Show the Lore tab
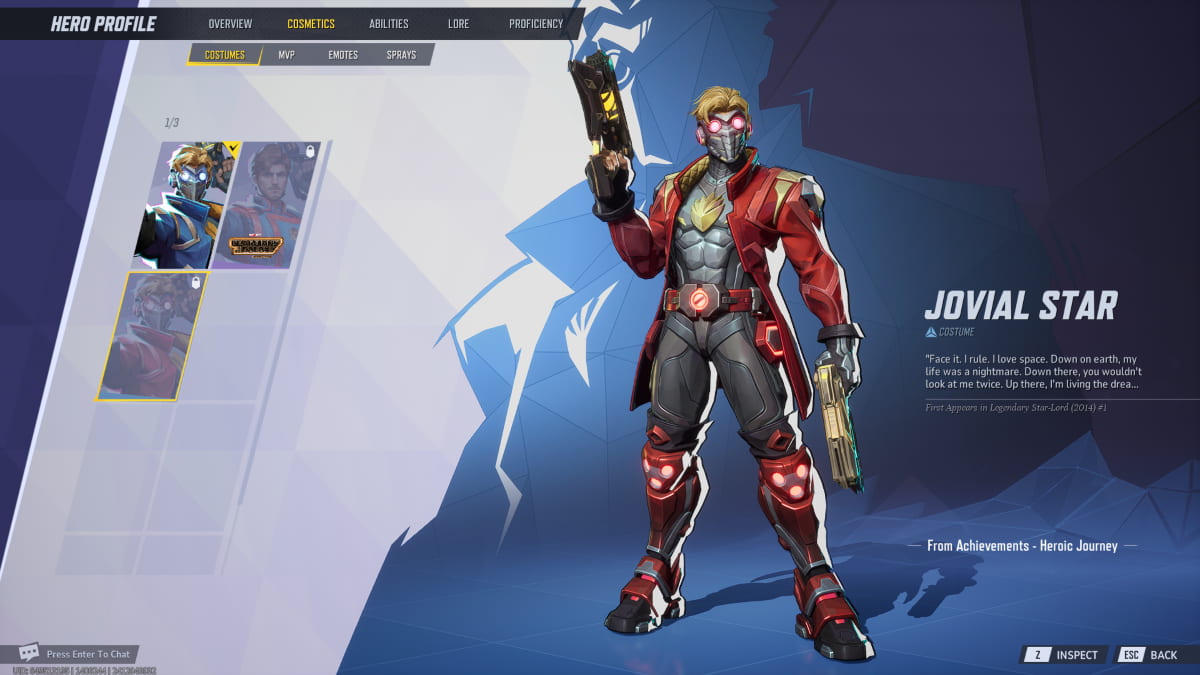1200x675 pixels. pyautogui.click(x=458, y=24)
